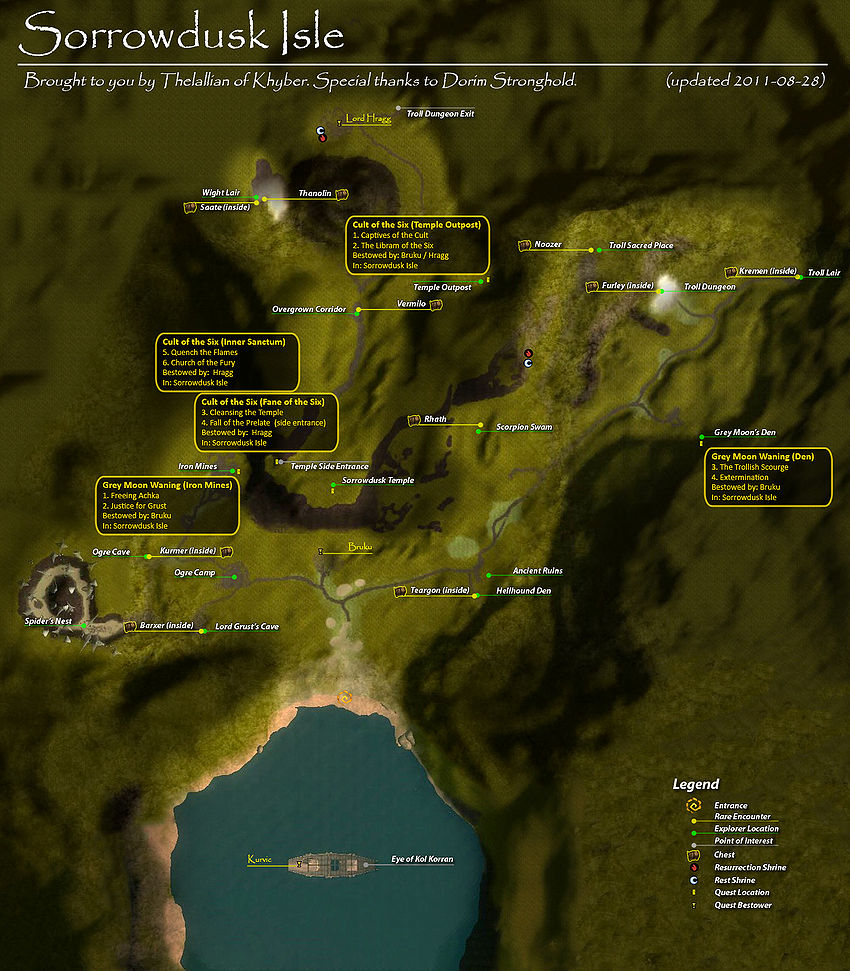The height and width of the screenshot is (971, 850).
Task: Select the Bruku quest bestower label
Action: click(x=360, y=547)
